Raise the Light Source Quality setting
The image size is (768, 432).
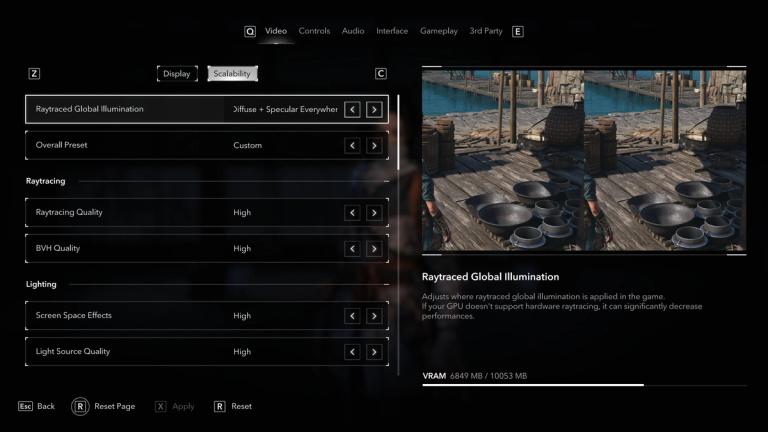(374, 352)
